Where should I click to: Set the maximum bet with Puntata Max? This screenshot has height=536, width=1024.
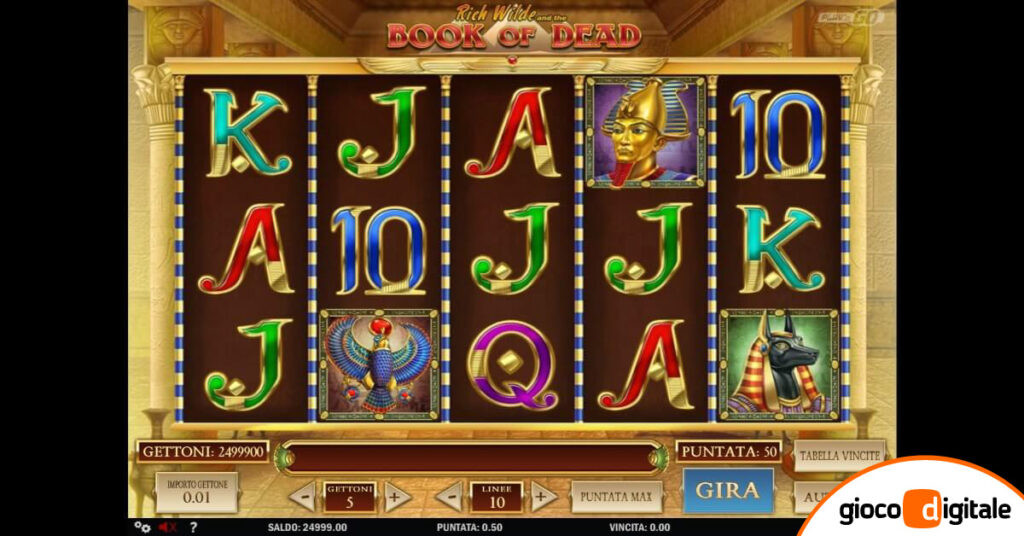[x=616, y=495]
